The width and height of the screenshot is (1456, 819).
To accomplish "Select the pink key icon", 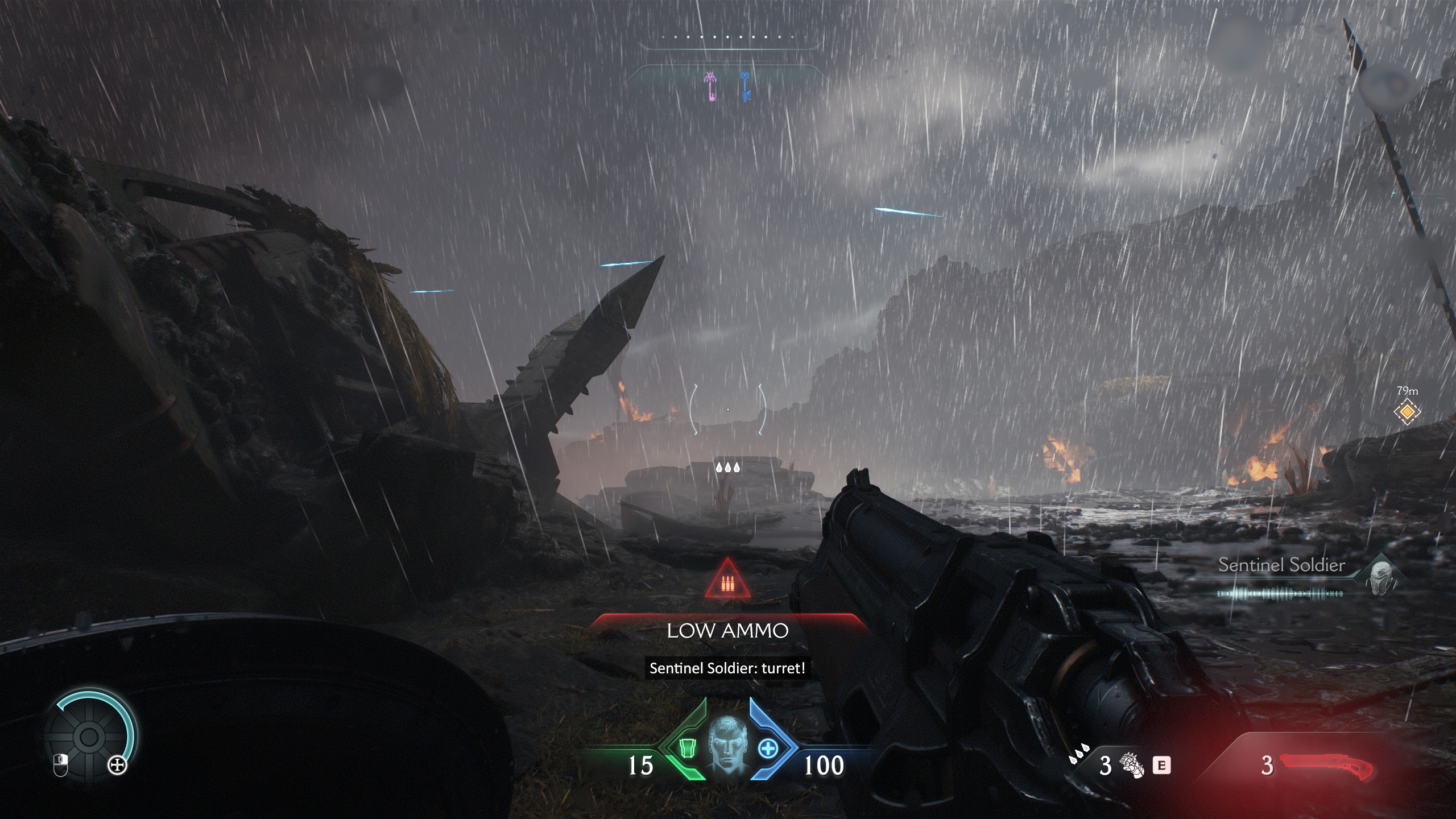I will click(710, 87).
